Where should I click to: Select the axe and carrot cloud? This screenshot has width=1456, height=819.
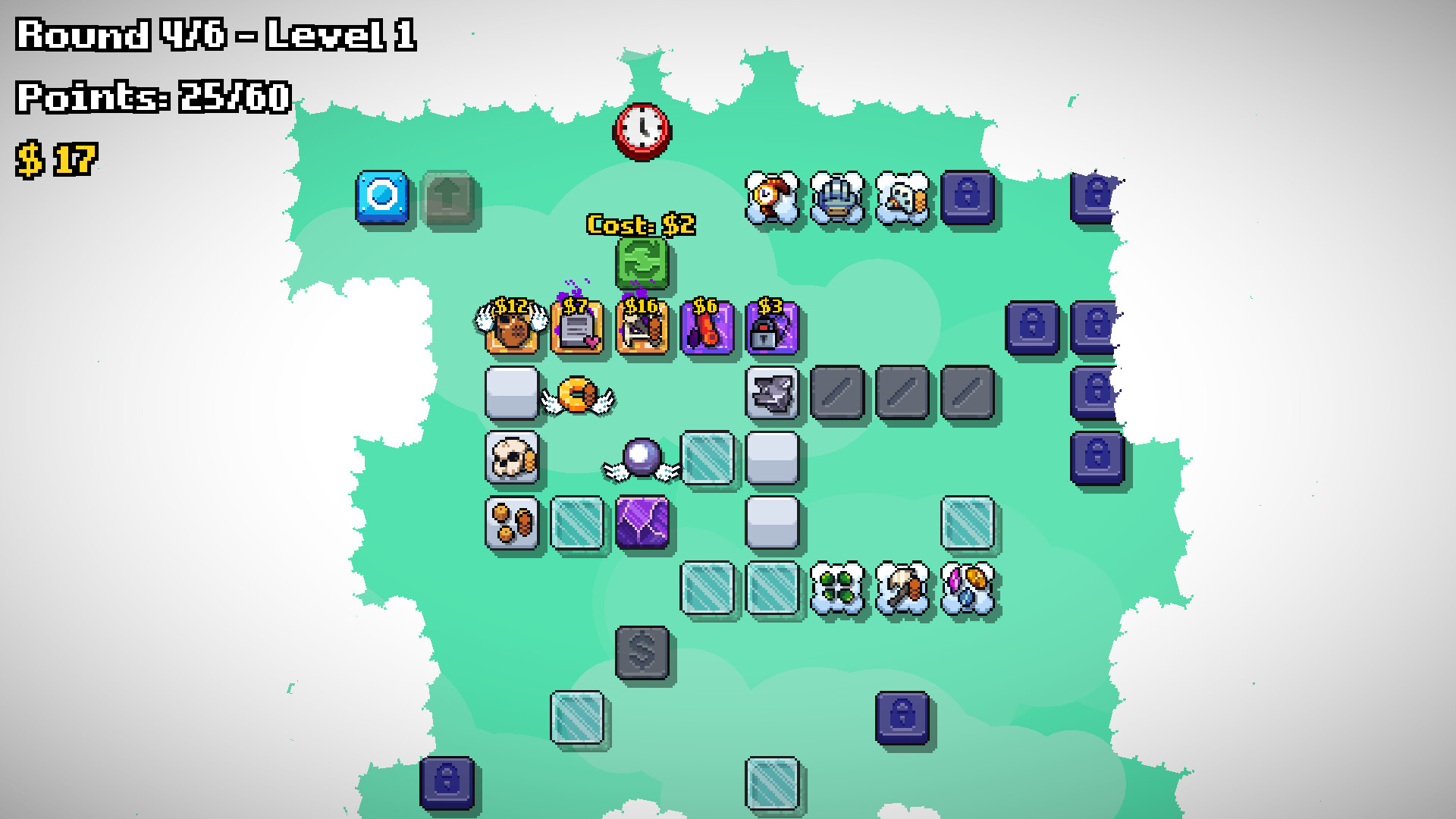[x=903, y=585]
